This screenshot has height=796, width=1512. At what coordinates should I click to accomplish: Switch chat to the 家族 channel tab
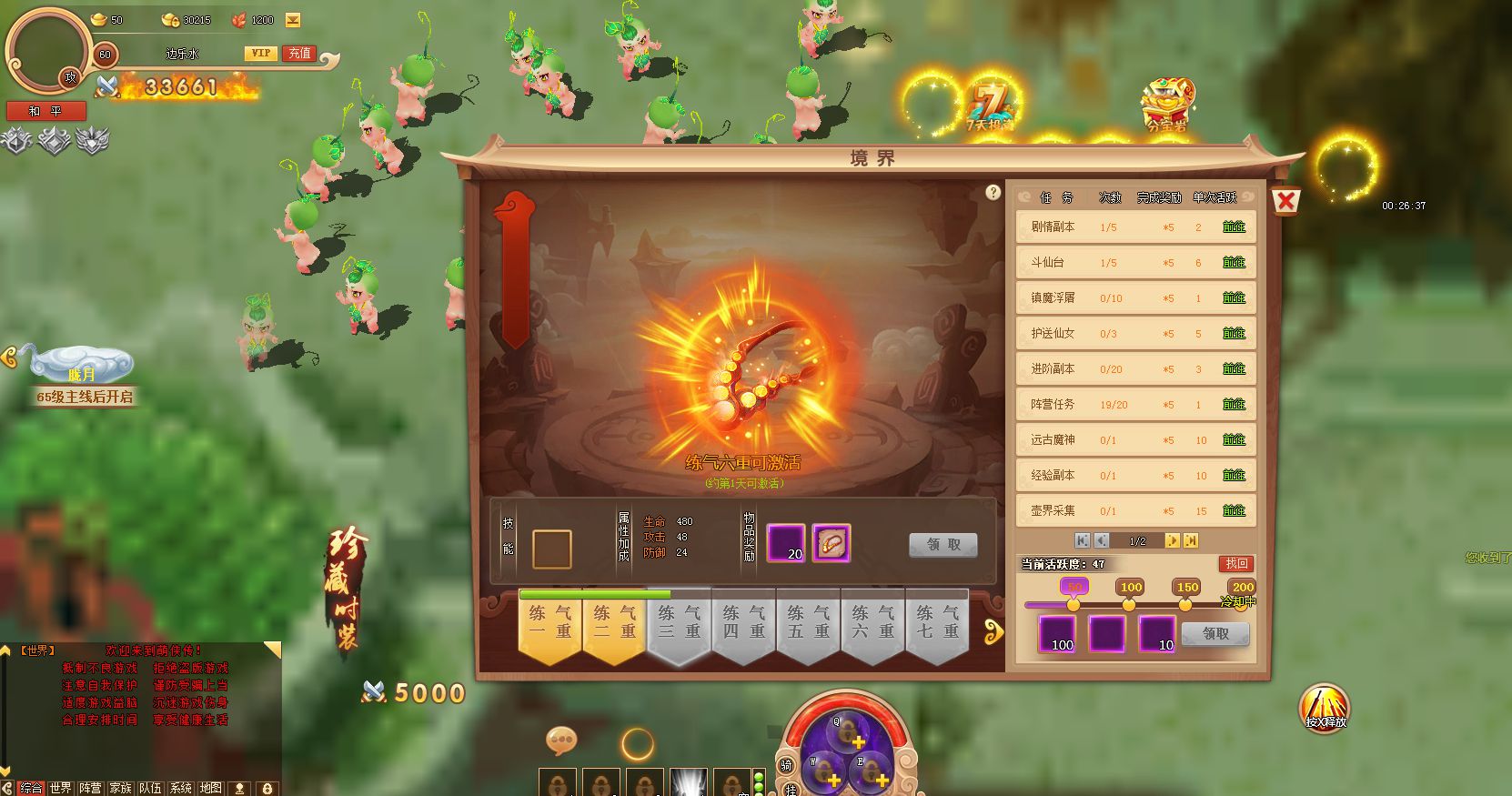120,788
